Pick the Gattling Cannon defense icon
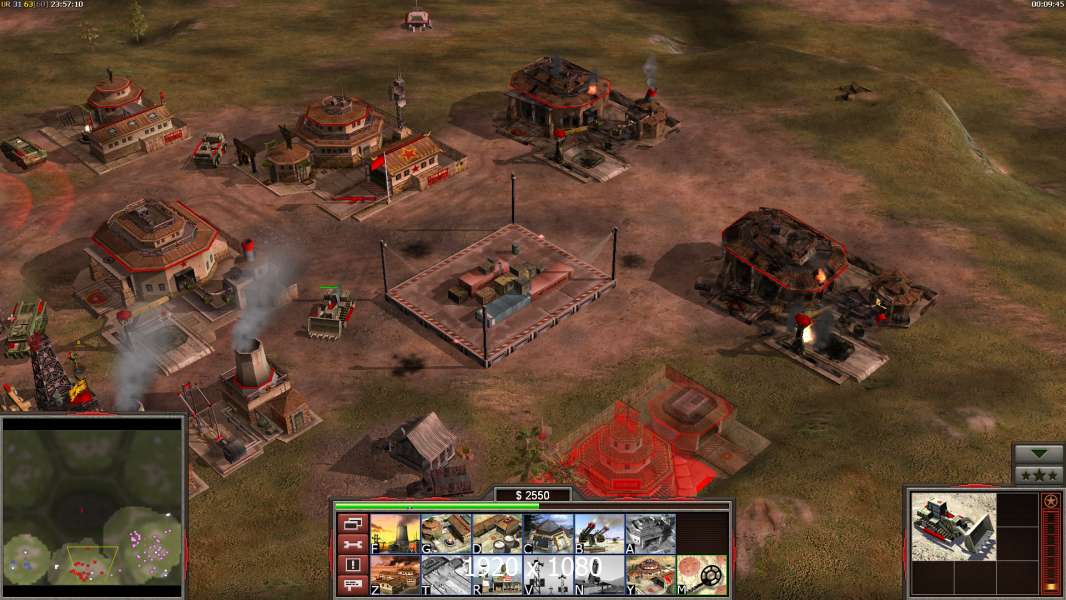This screenshot has height=600, width=1066. (x=599, y=534)
